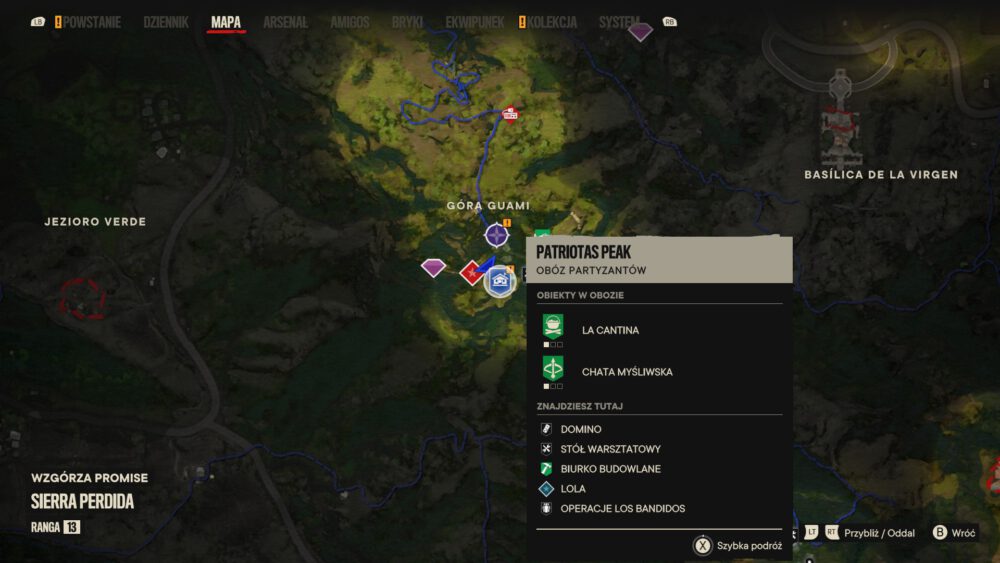Screen dimensions: 1000x563
Task: Open the System tab
Action: tap(619, 22)
